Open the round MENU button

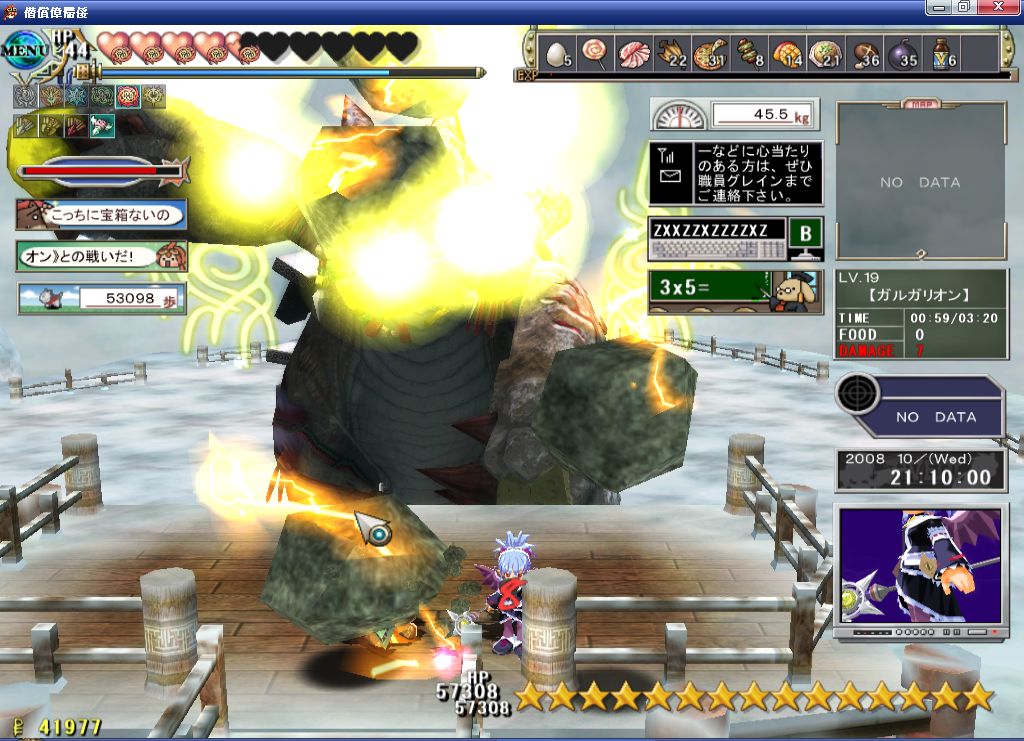pyautogui.click(x=24, y=49)
